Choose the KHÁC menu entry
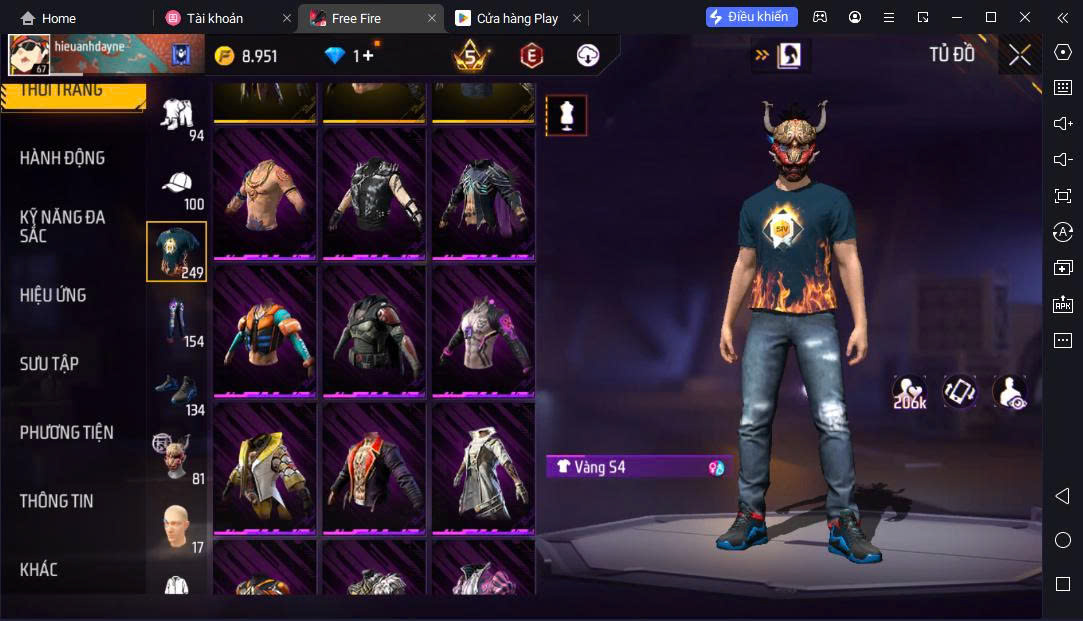Image resolution: width=1083 pixels, height=621 pixels. (x=39, y=570)
